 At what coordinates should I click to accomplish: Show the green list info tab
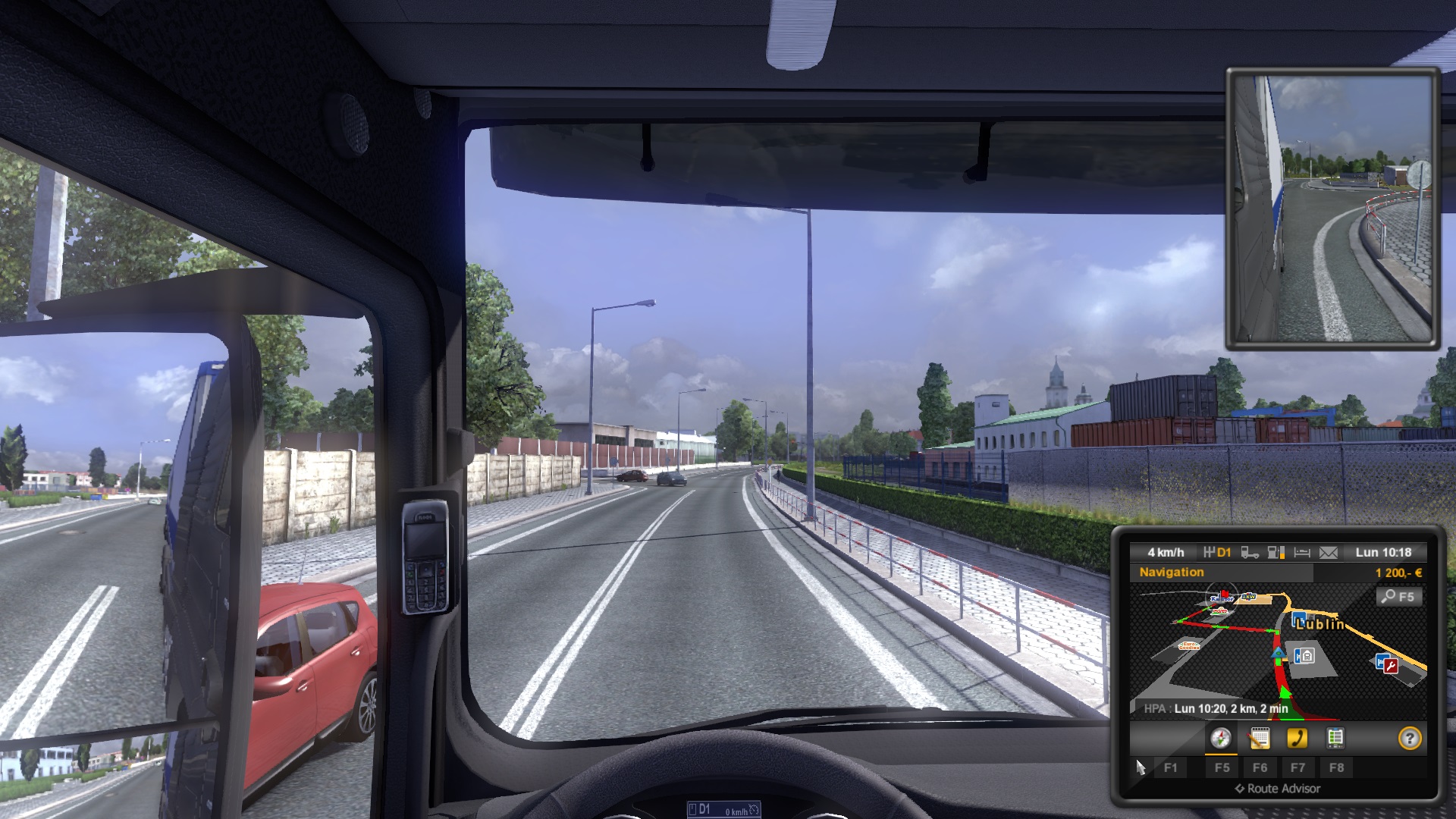click(1335, 738)
